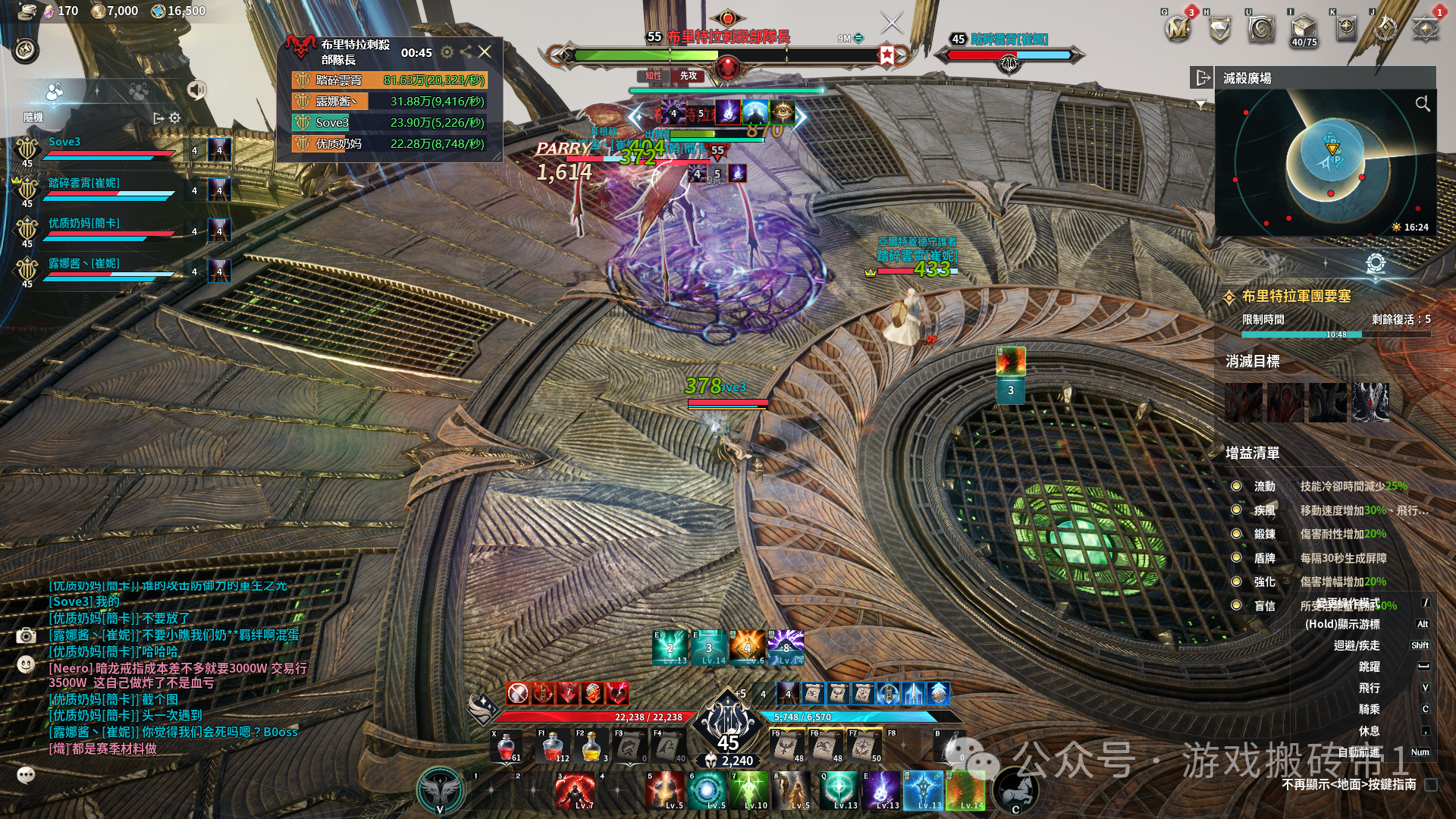
Task: Activate the green light skill Lv.10
Action: pos(750,791)
